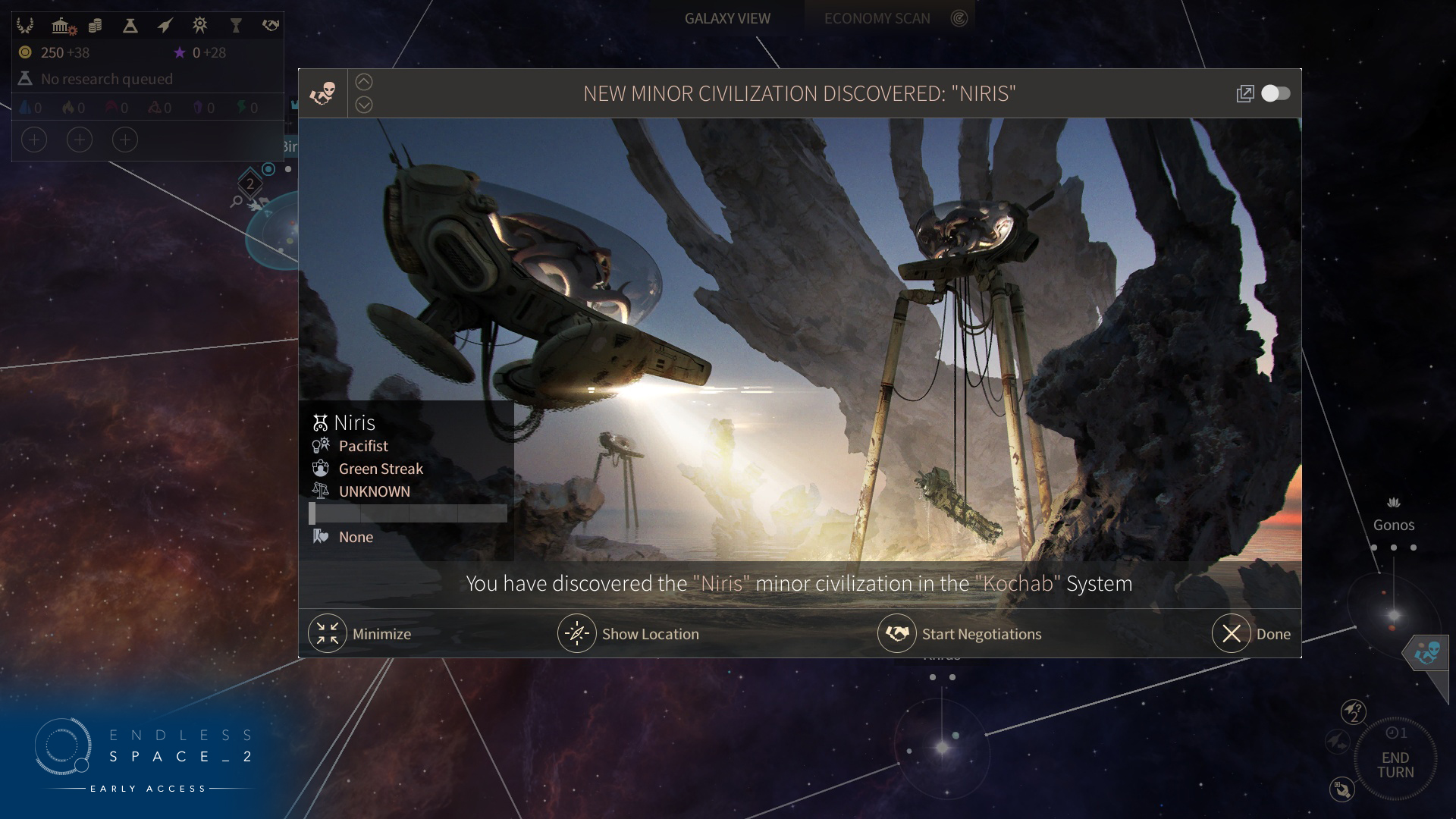Screen dimensions: 1456x819
Task: Open the alien handshake notification tab
Action: pos(1426,651)
